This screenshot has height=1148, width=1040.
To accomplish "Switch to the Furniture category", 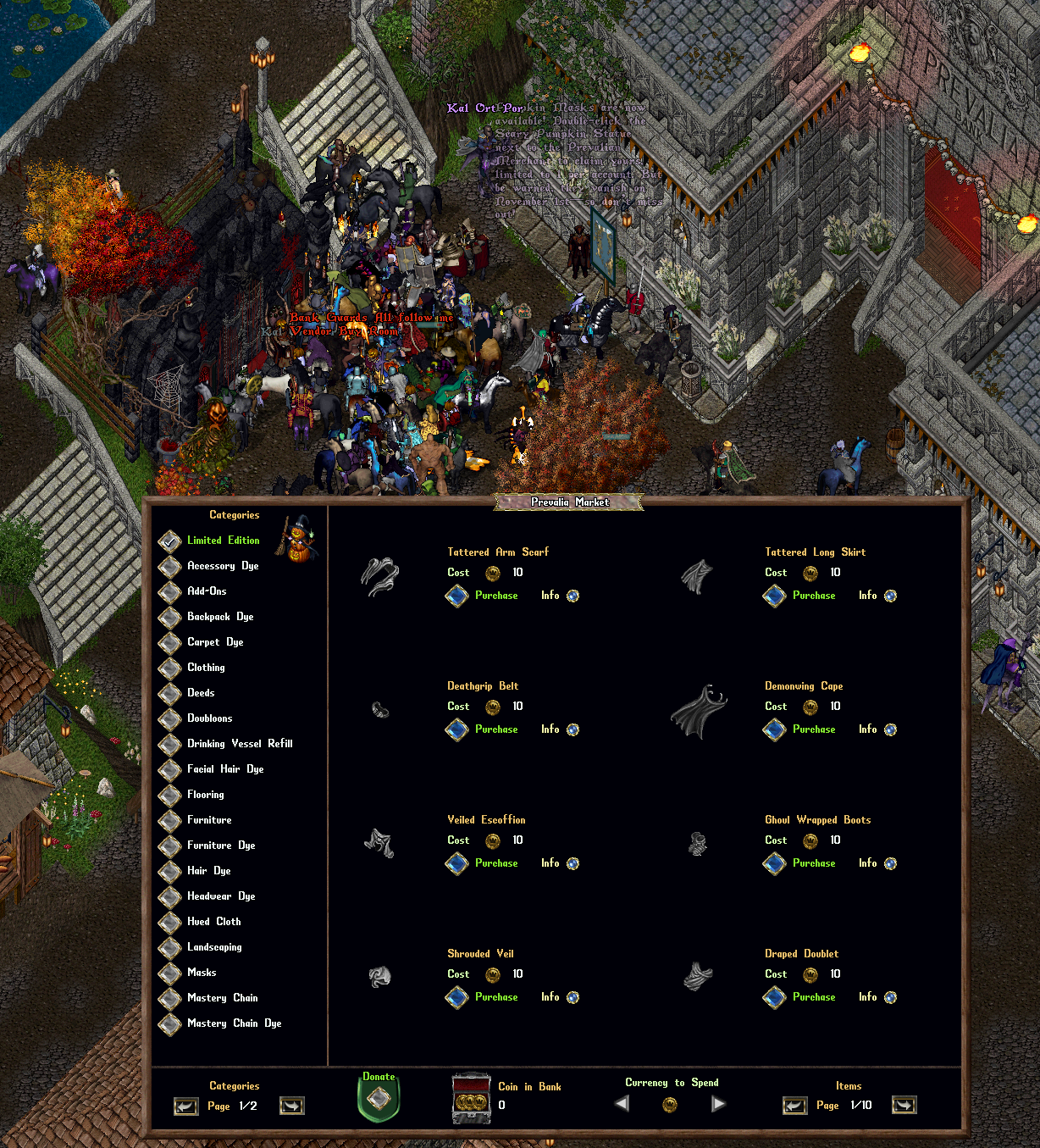I will coord(171,820).
